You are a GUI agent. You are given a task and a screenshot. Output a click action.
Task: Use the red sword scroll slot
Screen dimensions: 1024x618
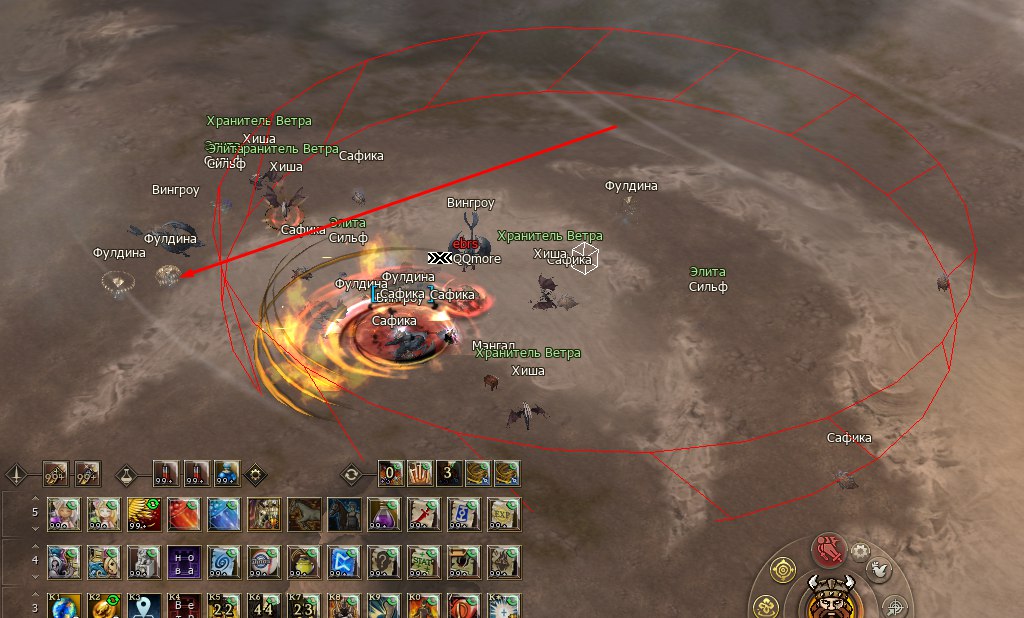[422, 513]
